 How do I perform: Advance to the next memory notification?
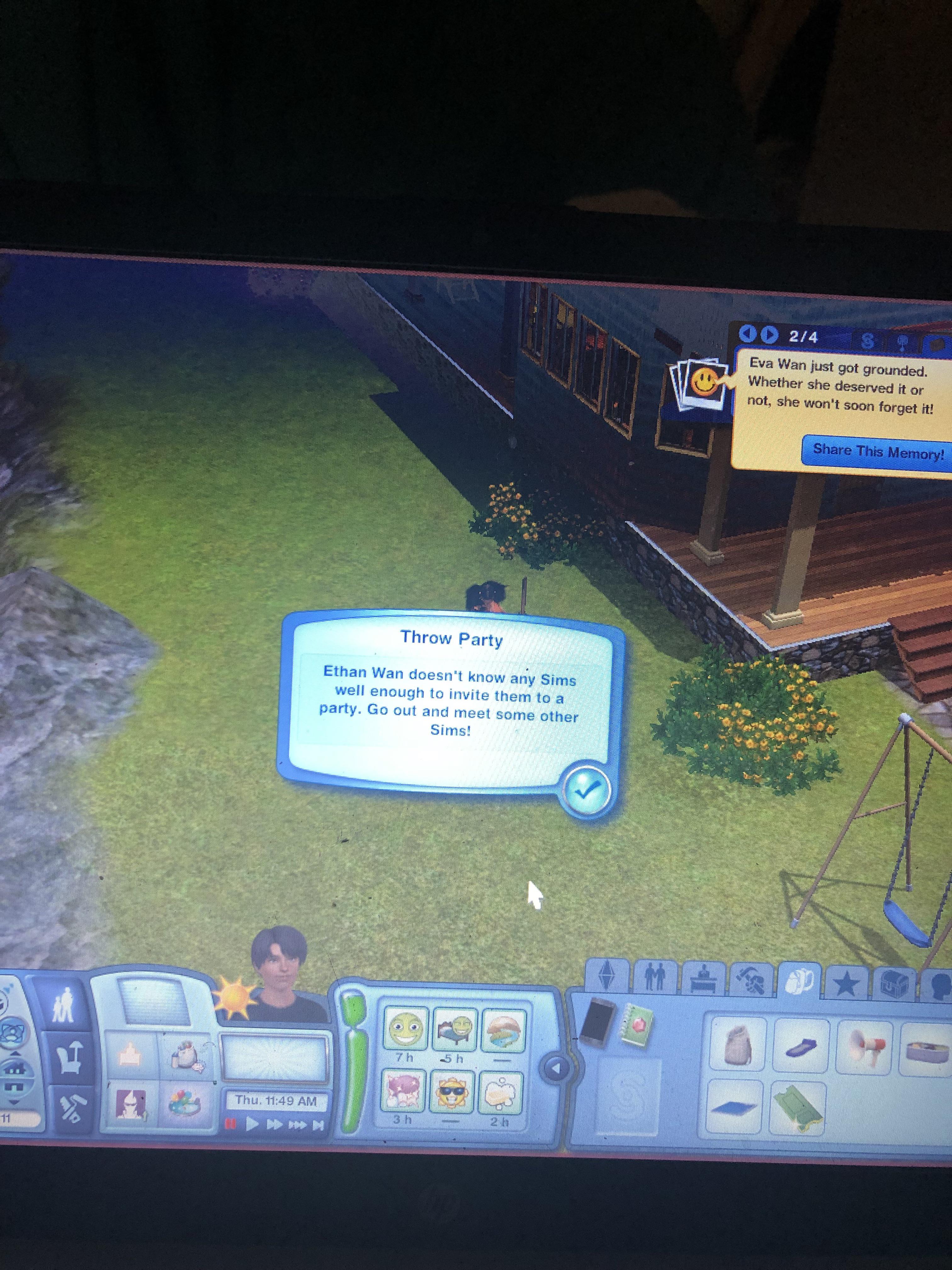(769, 335)
